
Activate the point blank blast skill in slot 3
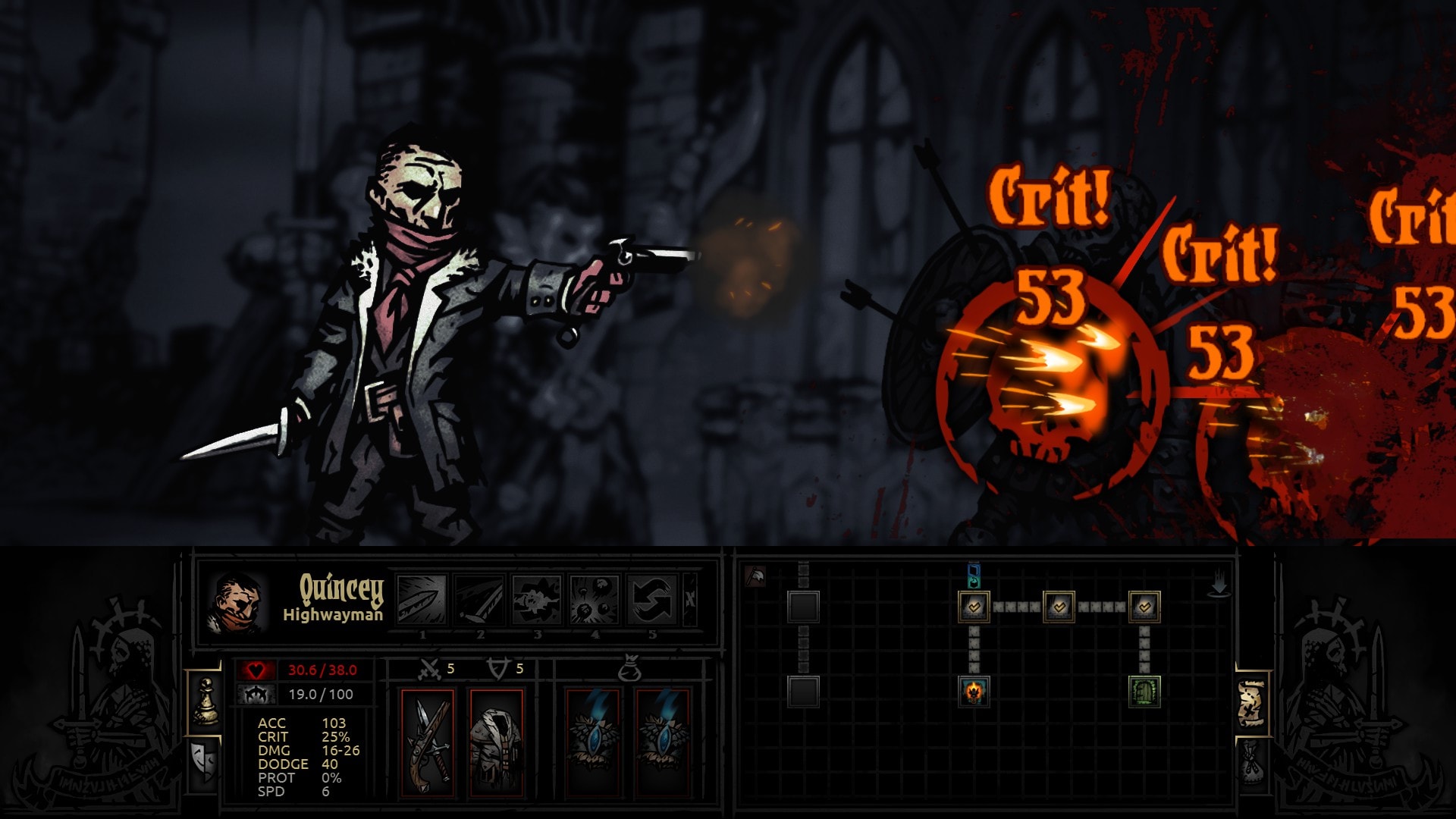(x=537, y=599)
